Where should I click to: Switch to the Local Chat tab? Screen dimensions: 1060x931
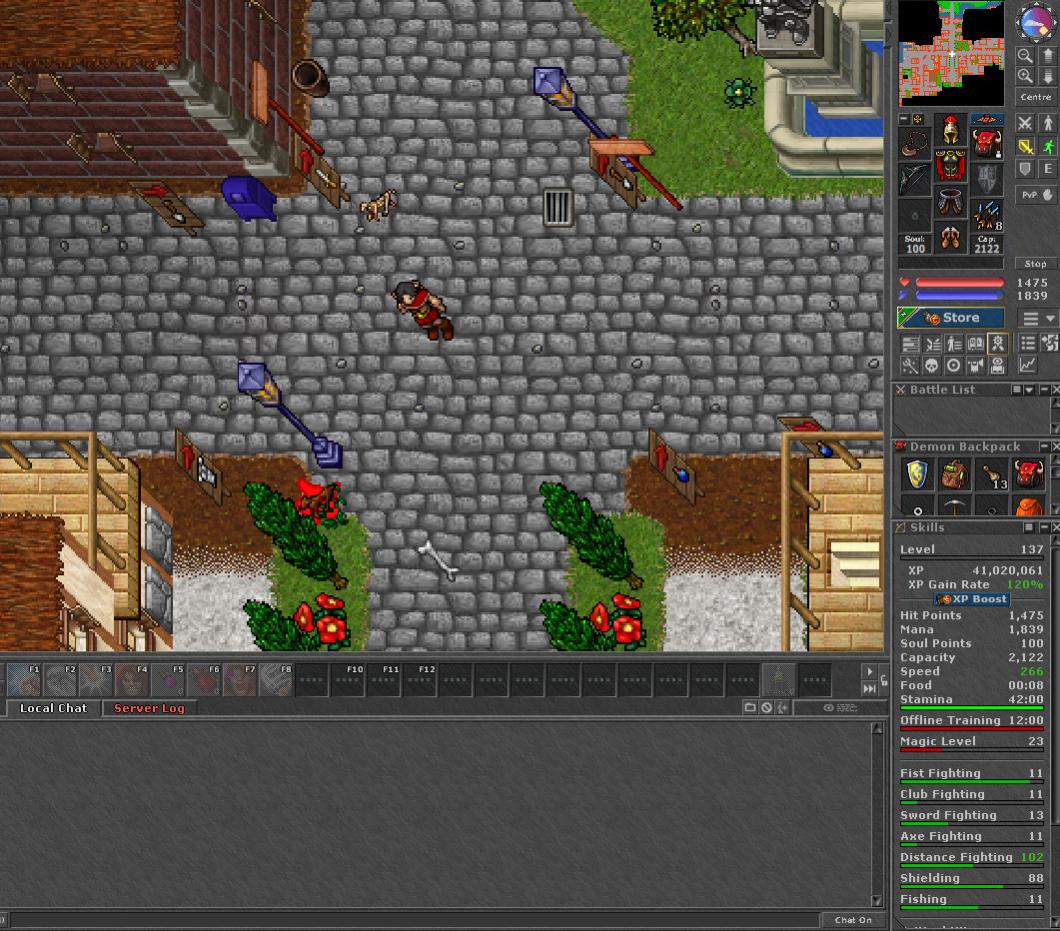(53, 708)
